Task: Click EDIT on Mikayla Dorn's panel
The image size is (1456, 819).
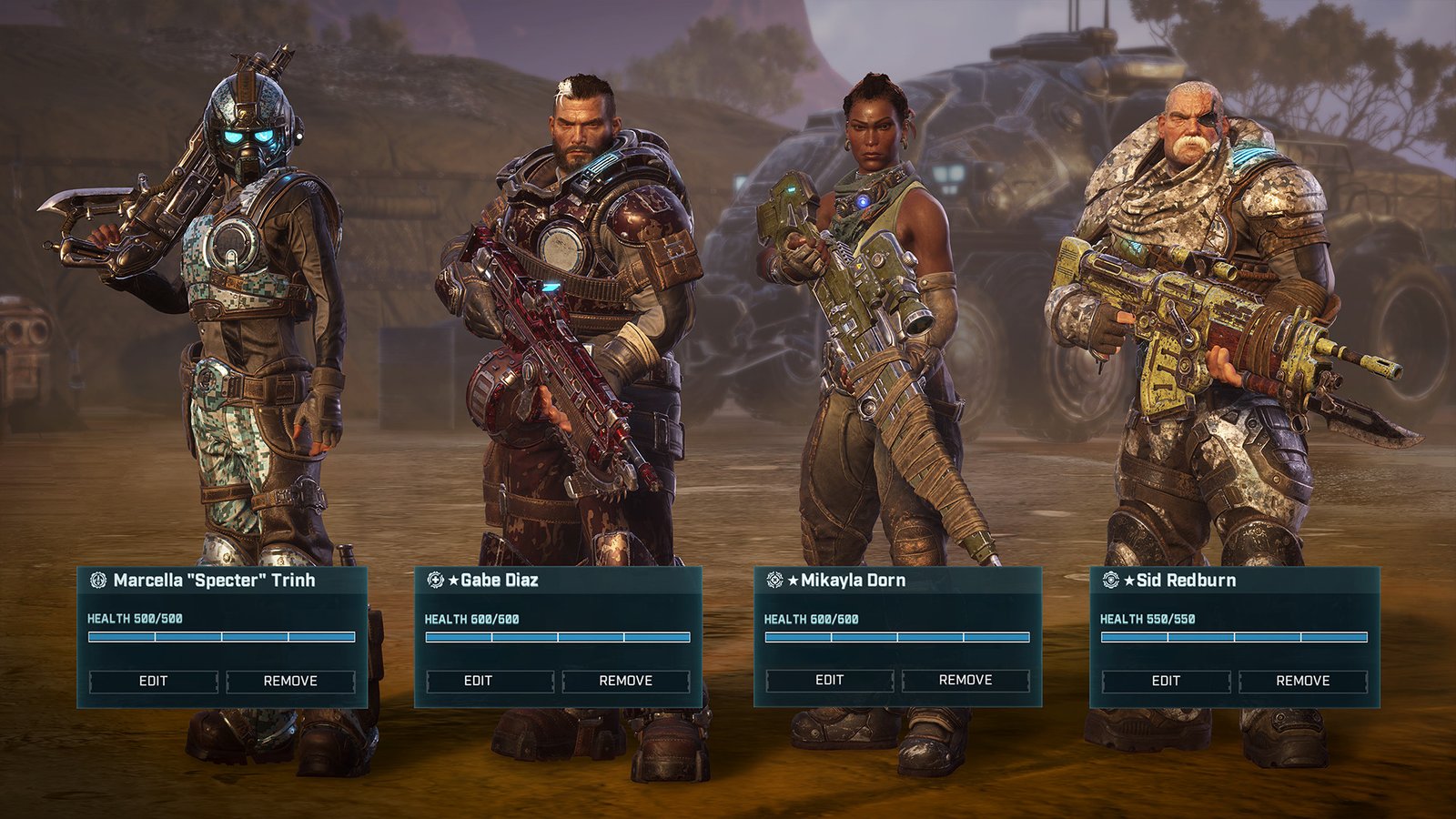Action: (830, 679)
